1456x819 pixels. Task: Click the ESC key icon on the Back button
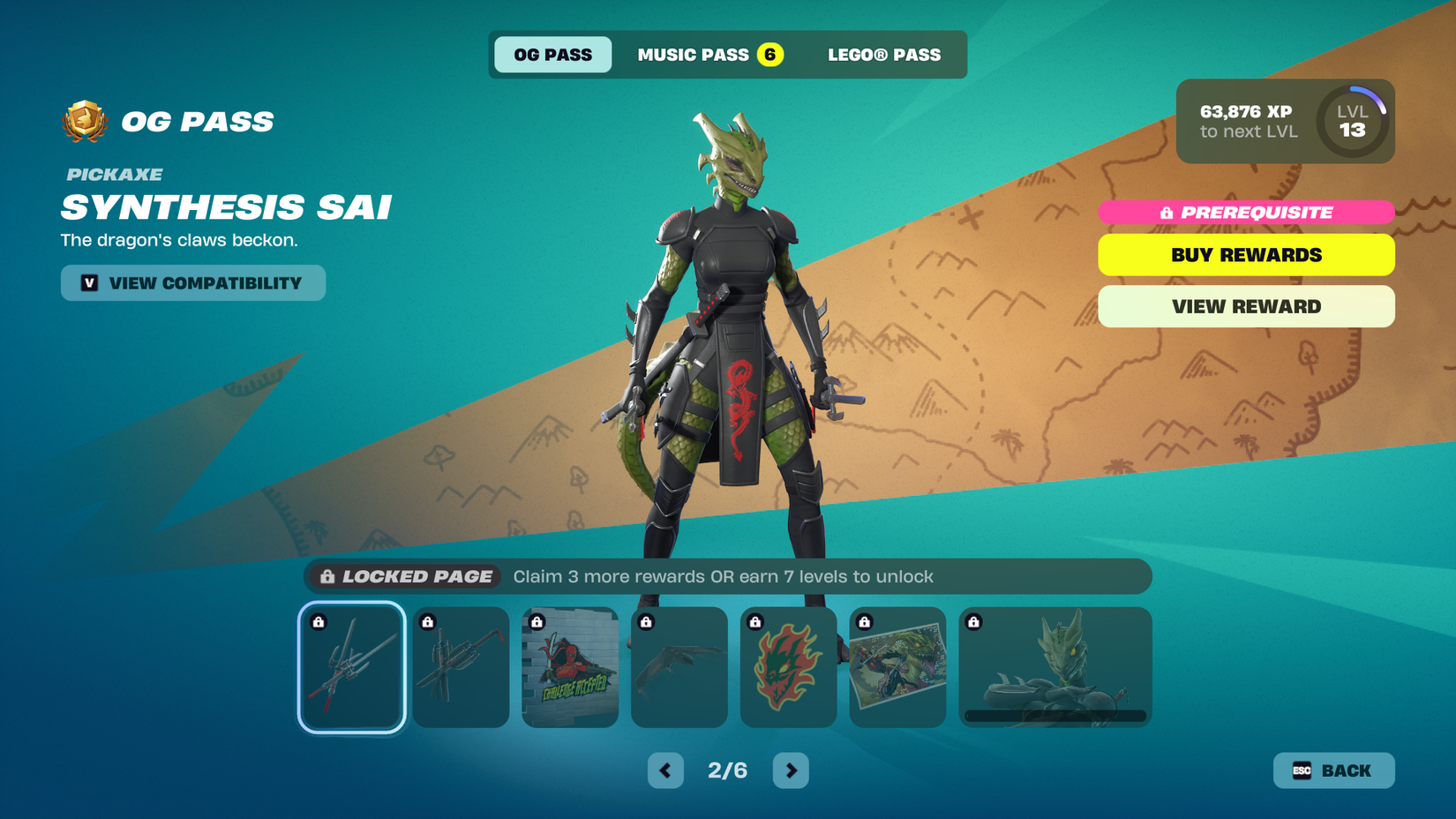tap(1301, 770)
